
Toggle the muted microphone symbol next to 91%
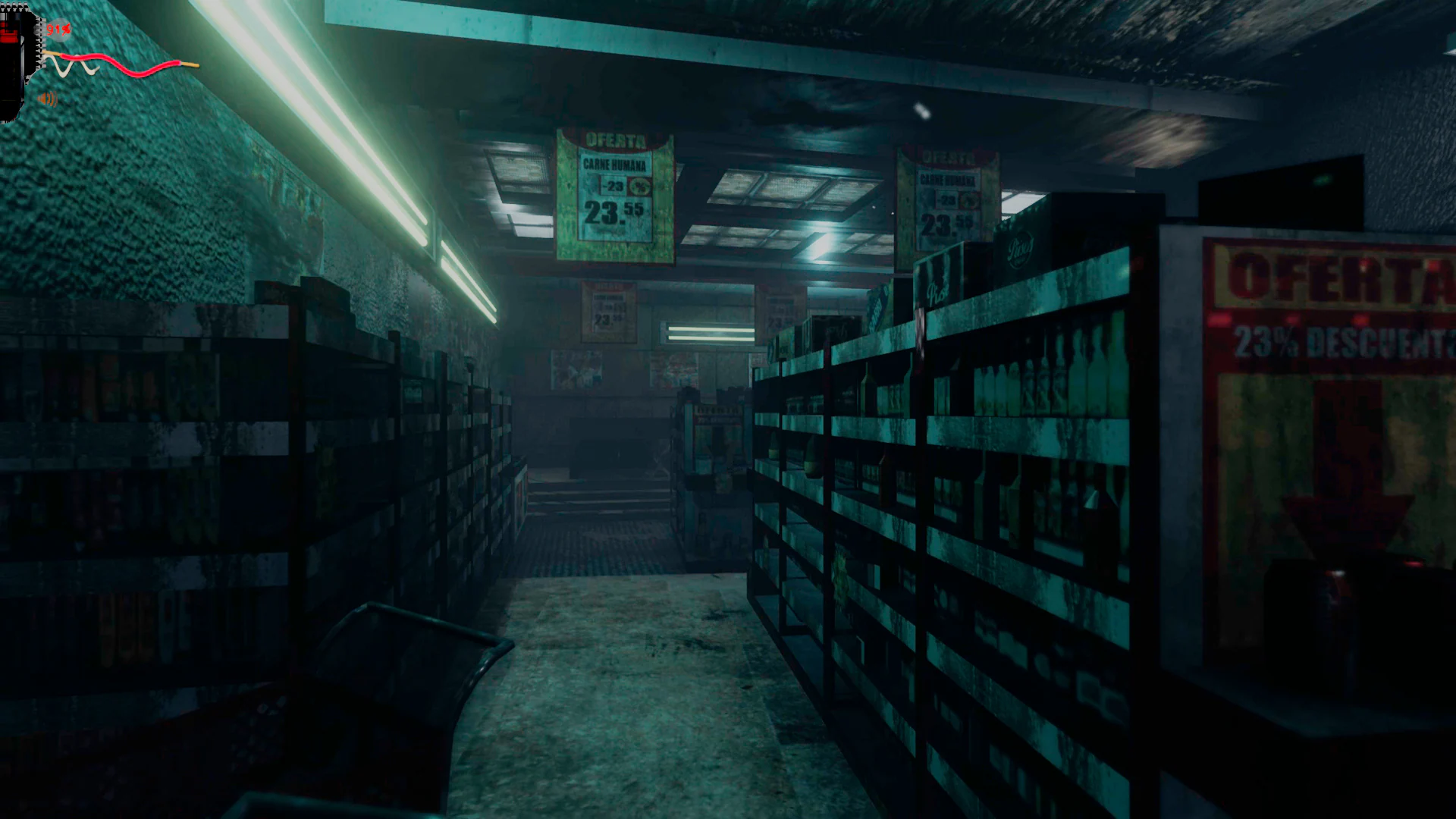point(67,30)
